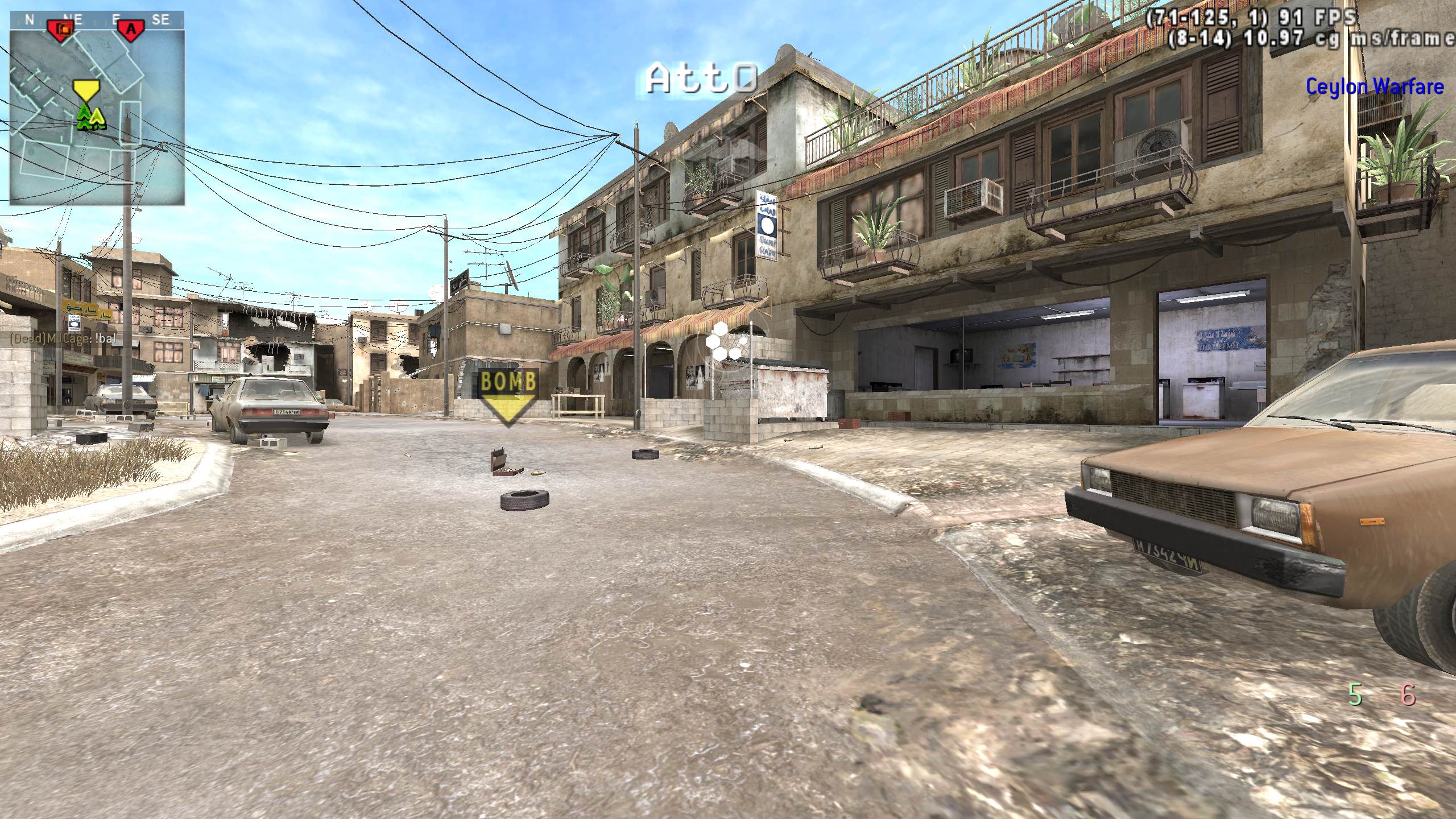Open the MJCage chat message
1456x819 pixels.
pyautogui.click(x=63, y=339)
